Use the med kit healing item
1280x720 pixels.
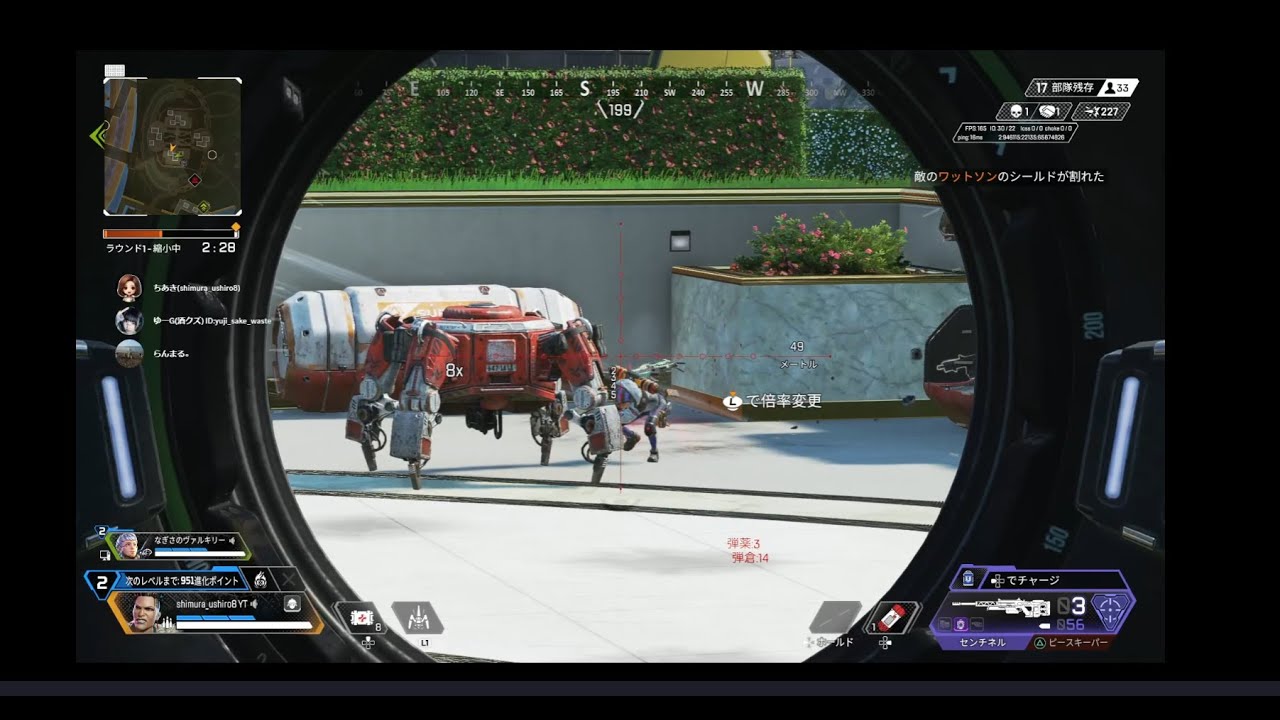(x=363, y=619)
